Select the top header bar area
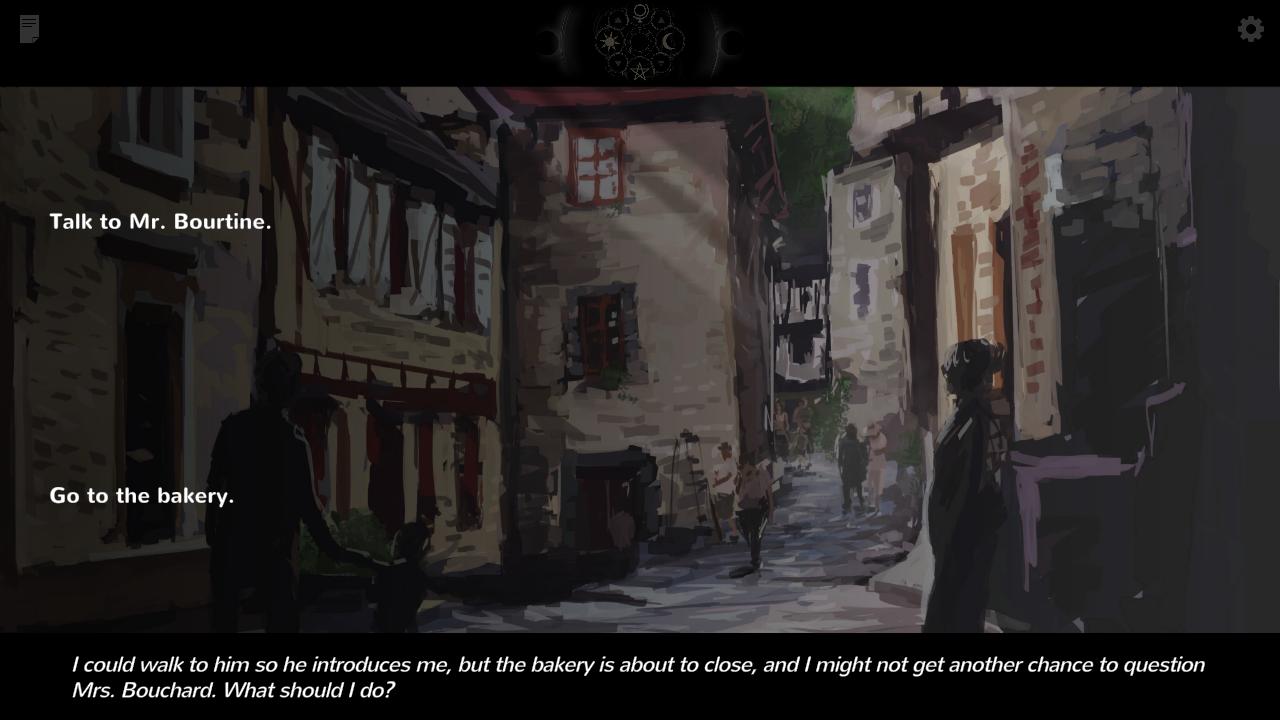The height and width of the screenshot is (720, 1280). (x=400, y=40)
